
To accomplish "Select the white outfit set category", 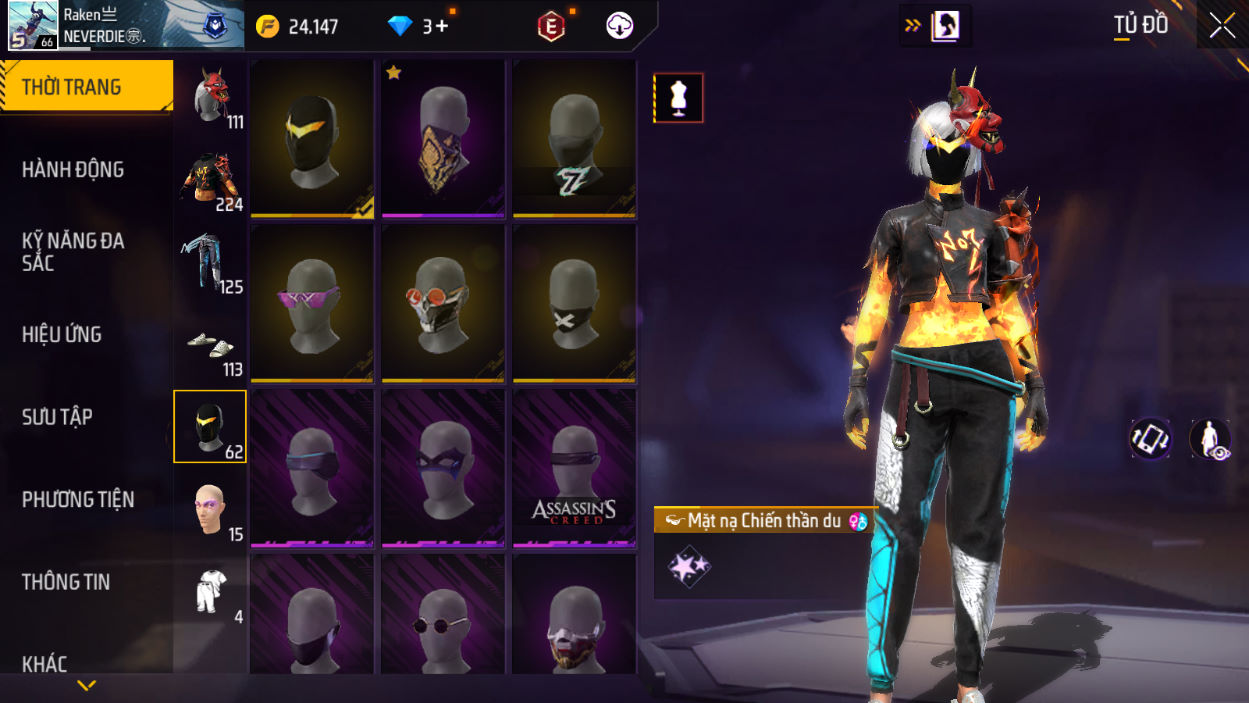I will tap(210, 592).
